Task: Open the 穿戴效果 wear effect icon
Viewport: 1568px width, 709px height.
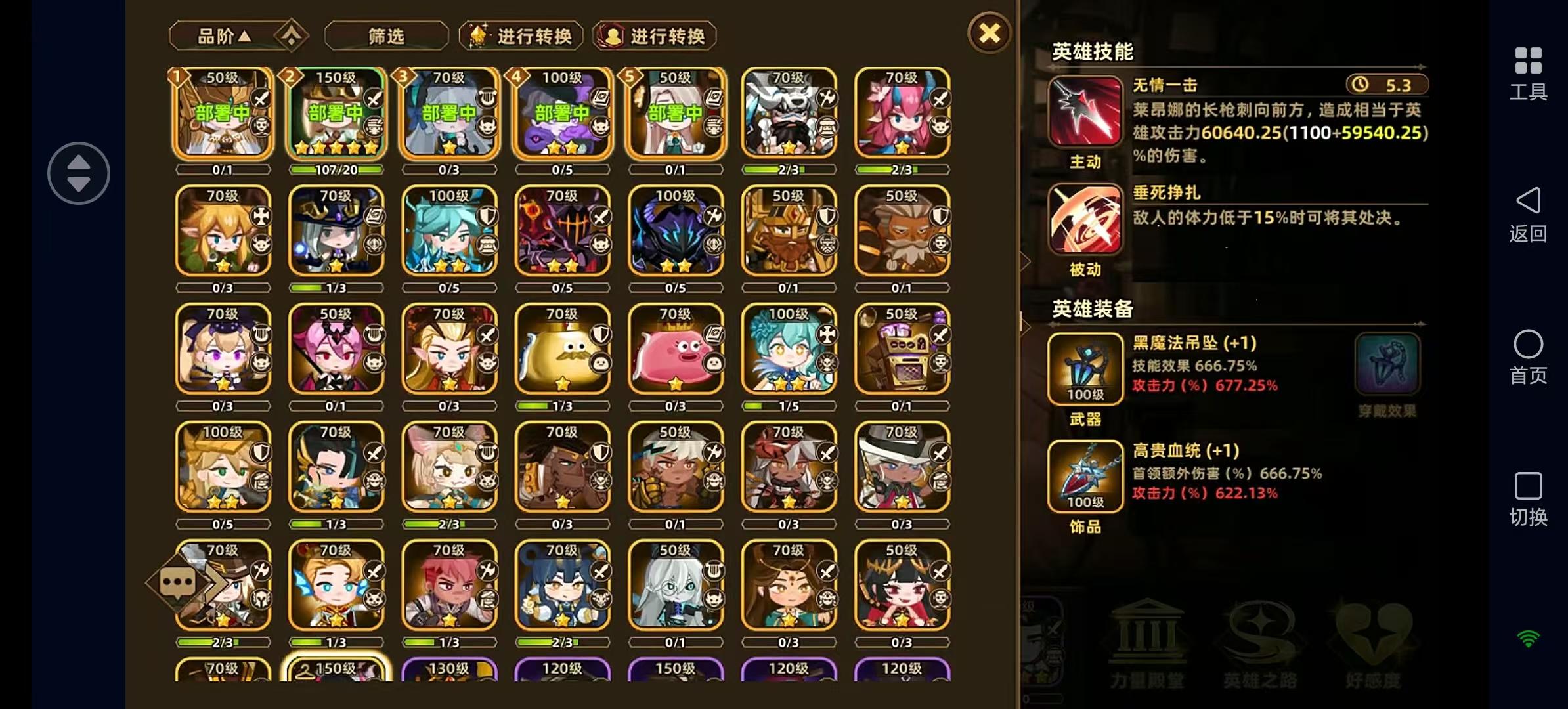Action: pos(1387,363)
